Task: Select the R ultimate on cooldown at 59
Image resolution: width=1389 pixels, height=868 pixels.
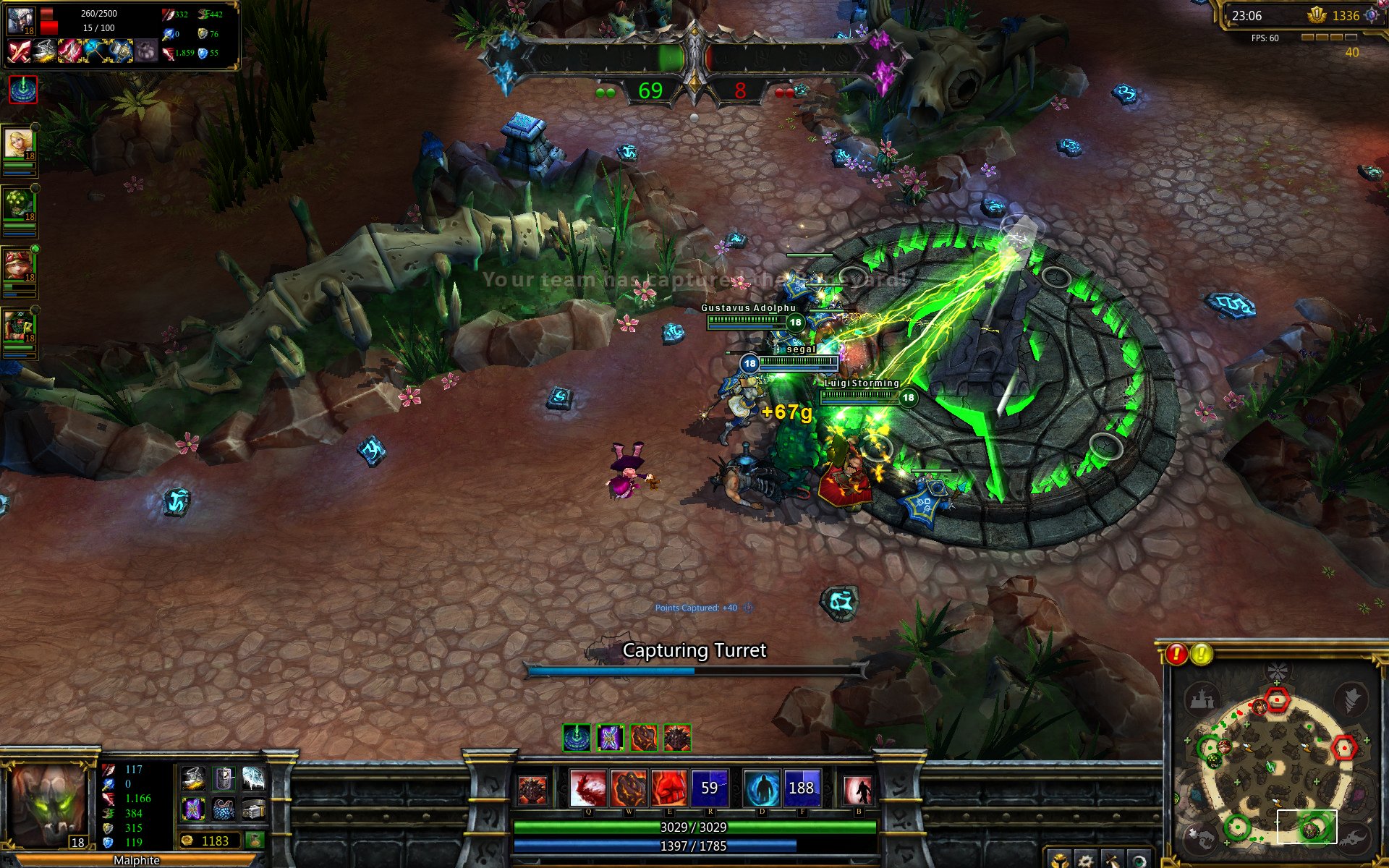Action: (710, 788)
